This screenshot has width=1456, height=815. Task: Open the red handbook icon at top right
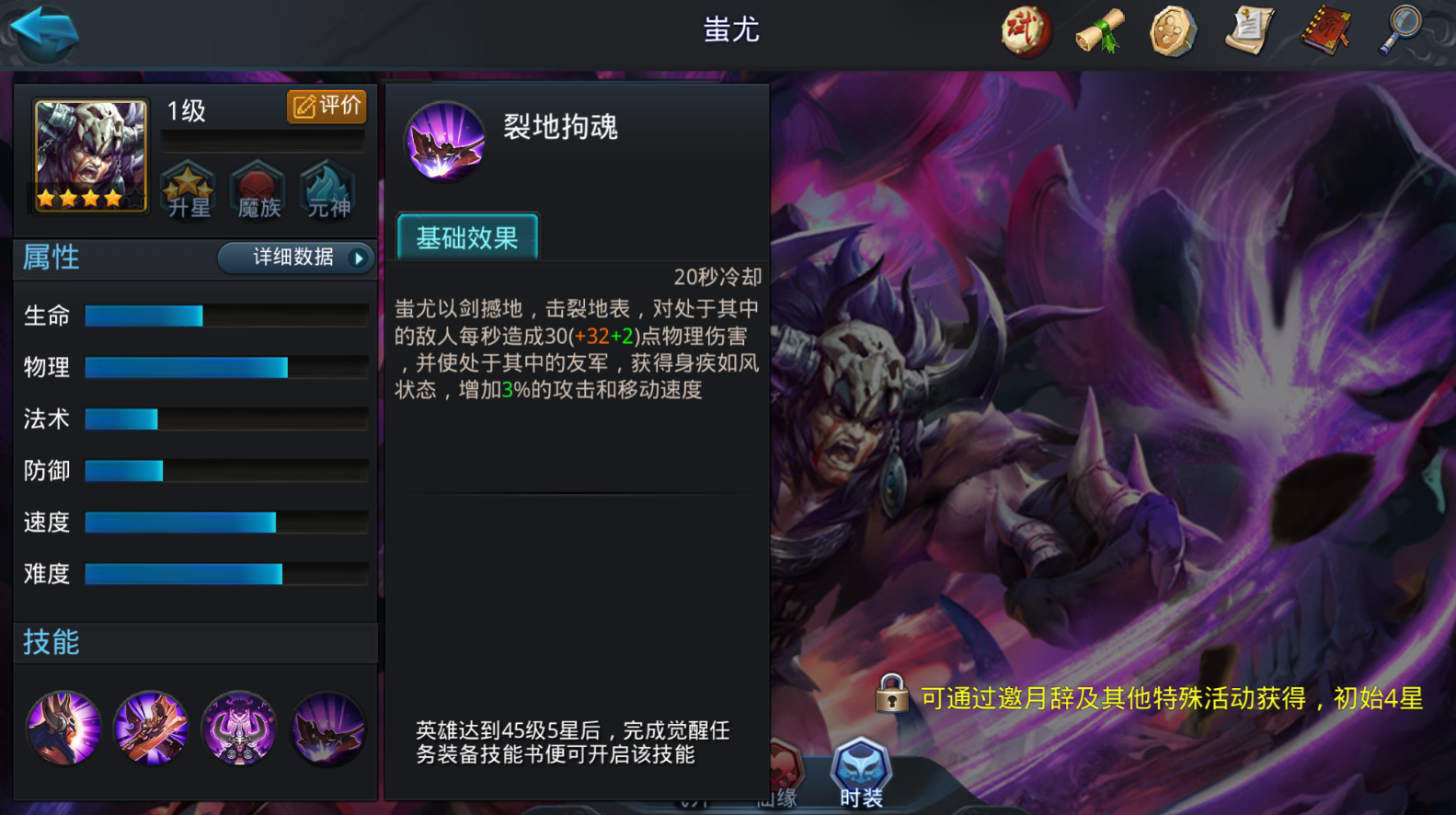(1326, 30)
